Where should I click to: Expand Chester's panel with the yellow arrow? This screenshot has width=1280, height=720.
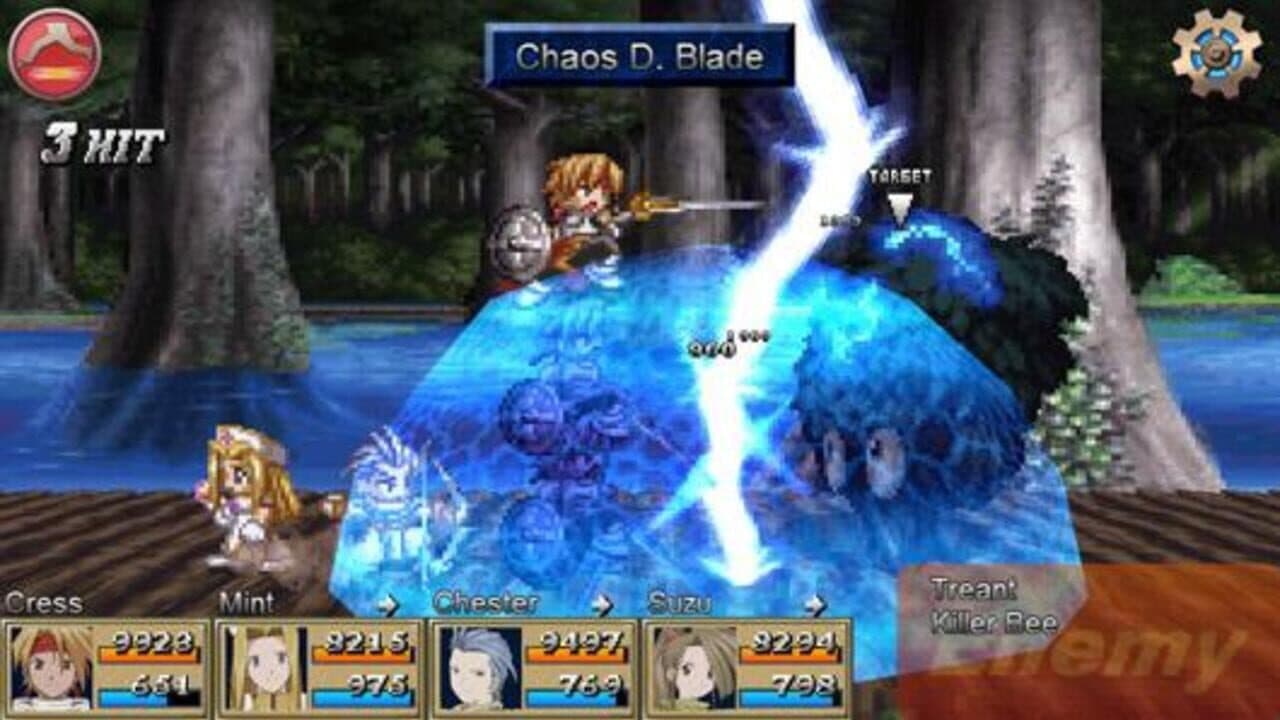click(x=600, y=604)
